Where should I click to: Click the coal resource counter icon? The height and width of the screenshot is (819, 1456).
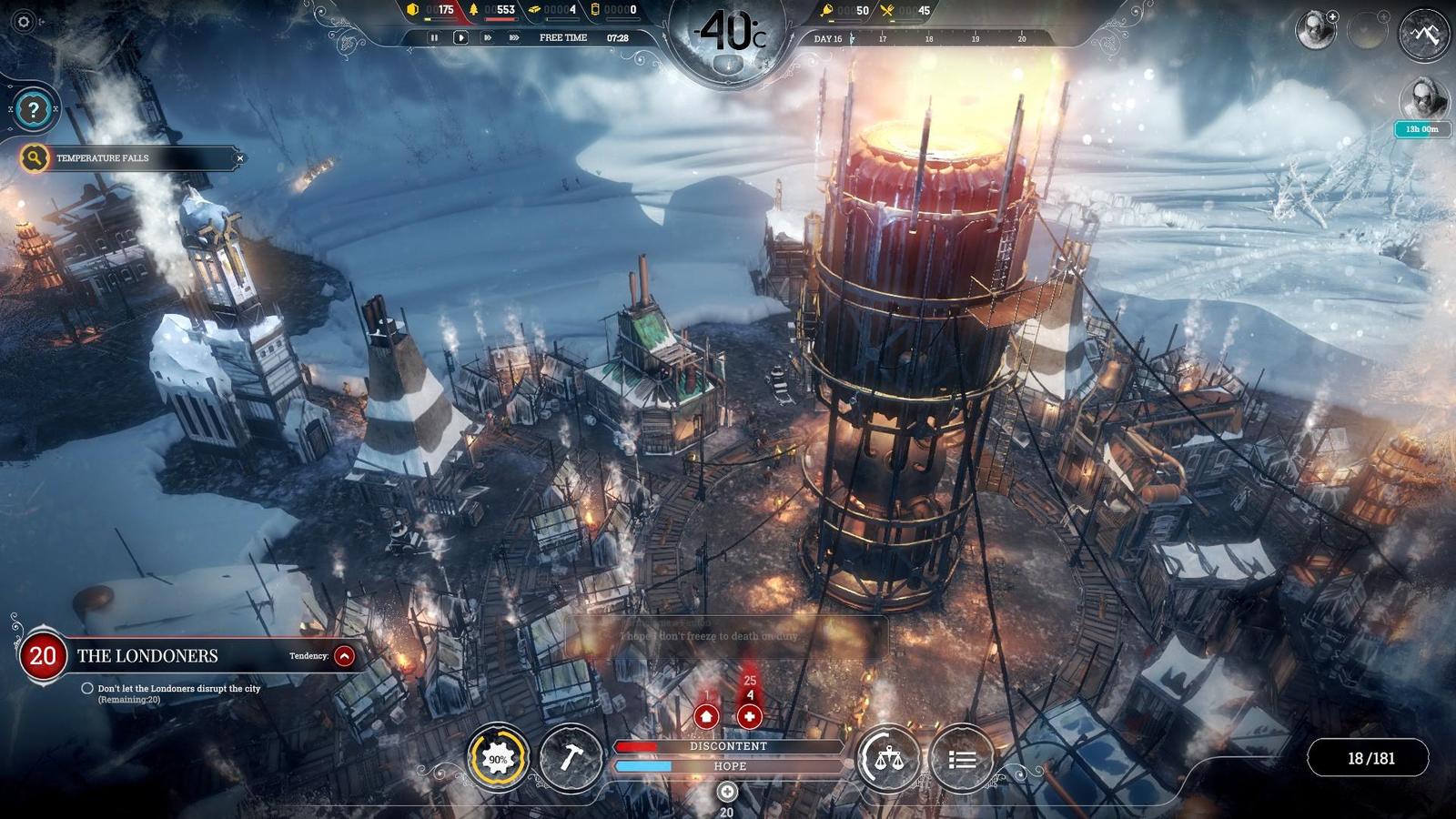coord(413,10)
